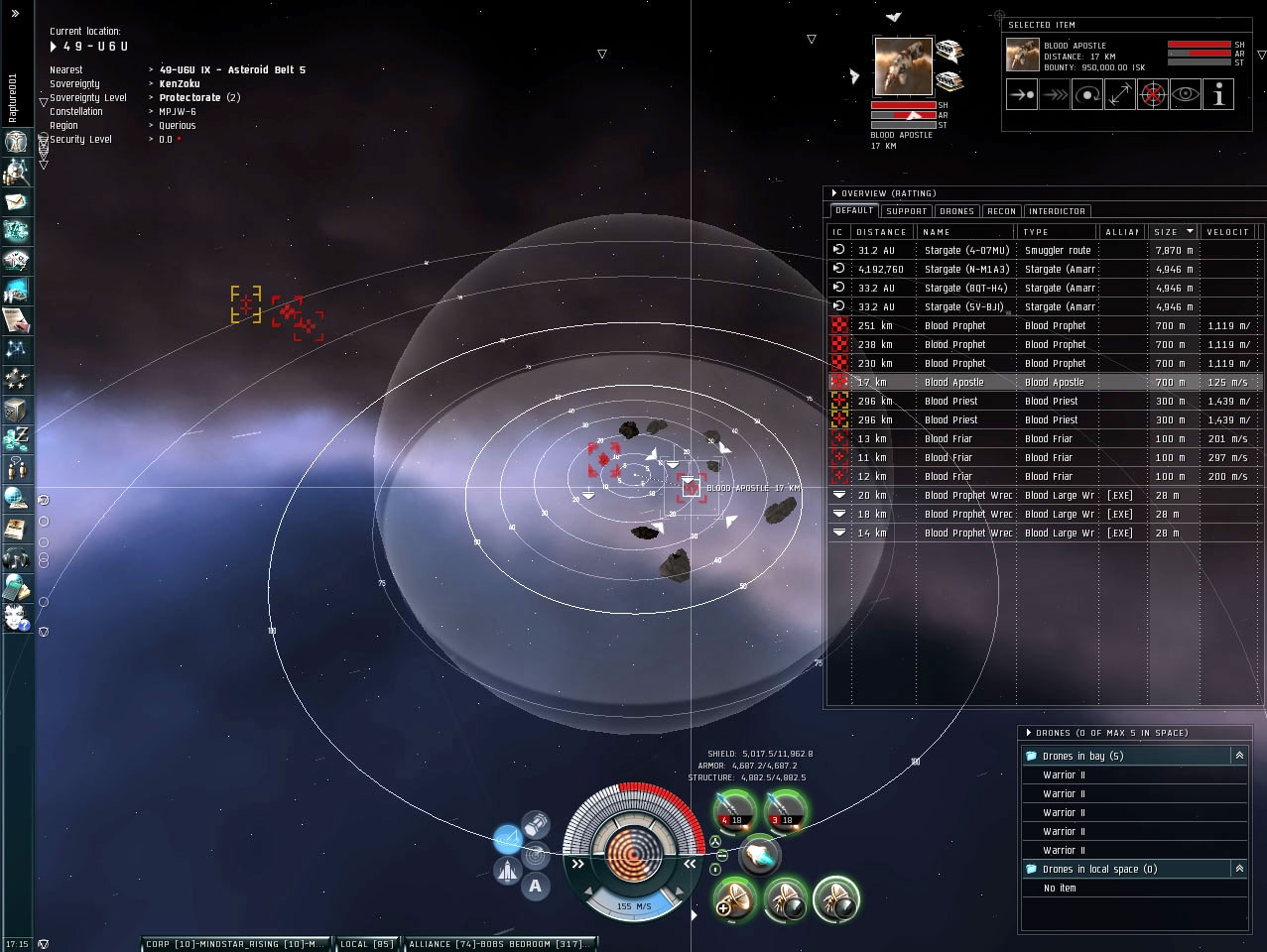Open the Local chat channel tab
Image resolution: width=1267 pixels, height=952 pixels.
pos(367,944)
